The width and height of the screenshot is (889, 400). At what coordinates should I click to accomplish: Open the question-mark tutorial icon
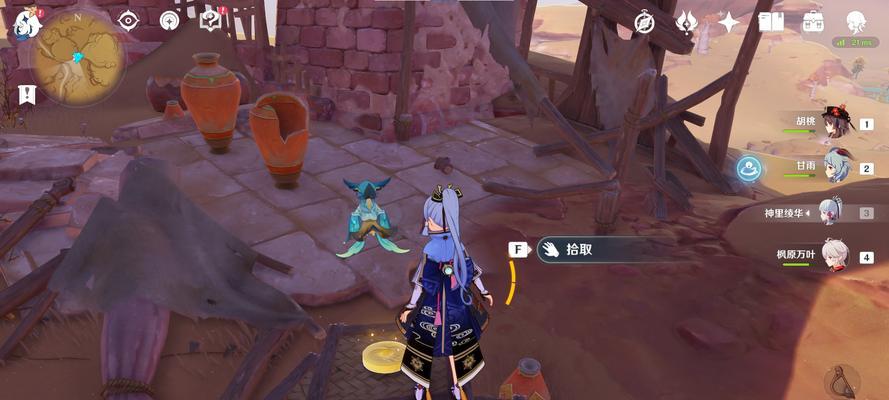(210, 19)
